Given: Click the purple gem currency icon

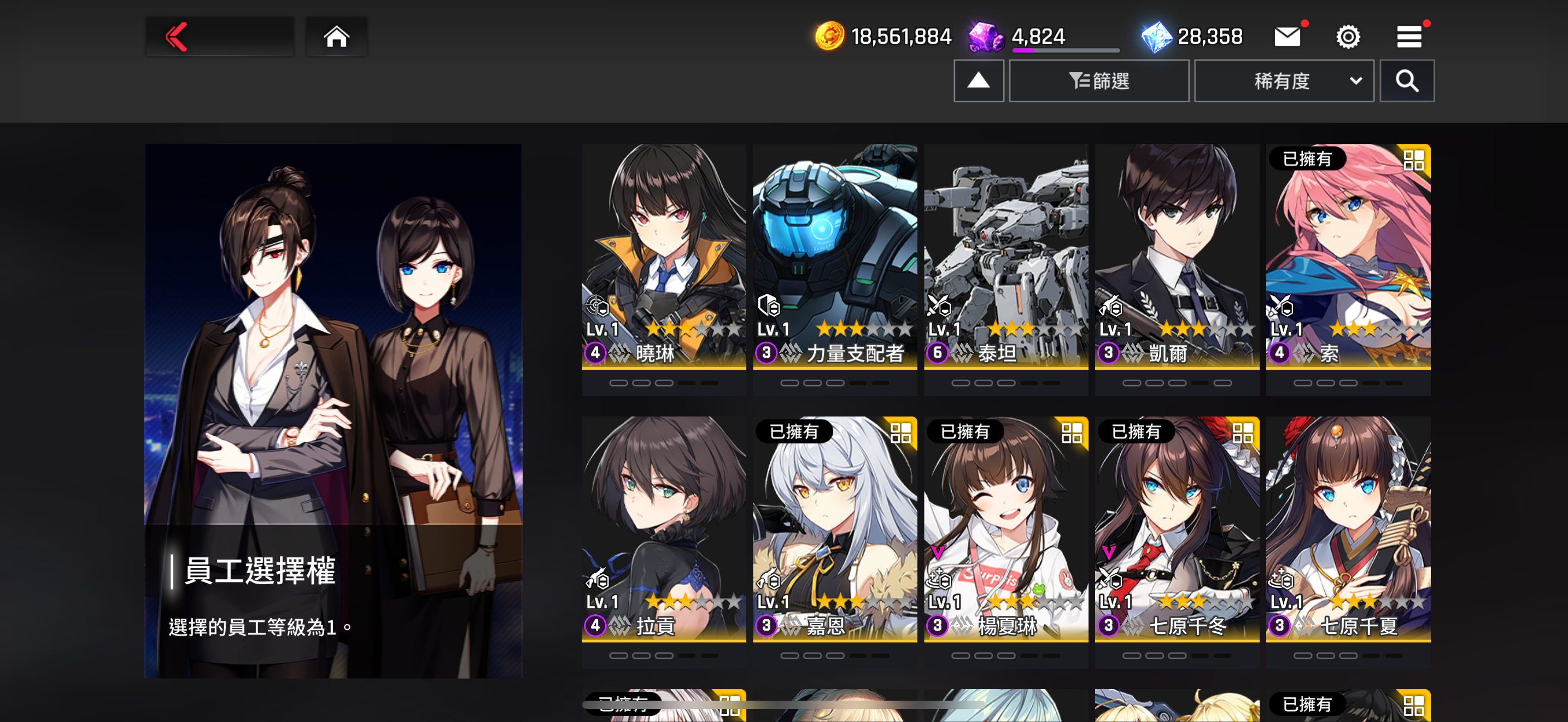Looking at the screenshot, I should pos(985,37).
